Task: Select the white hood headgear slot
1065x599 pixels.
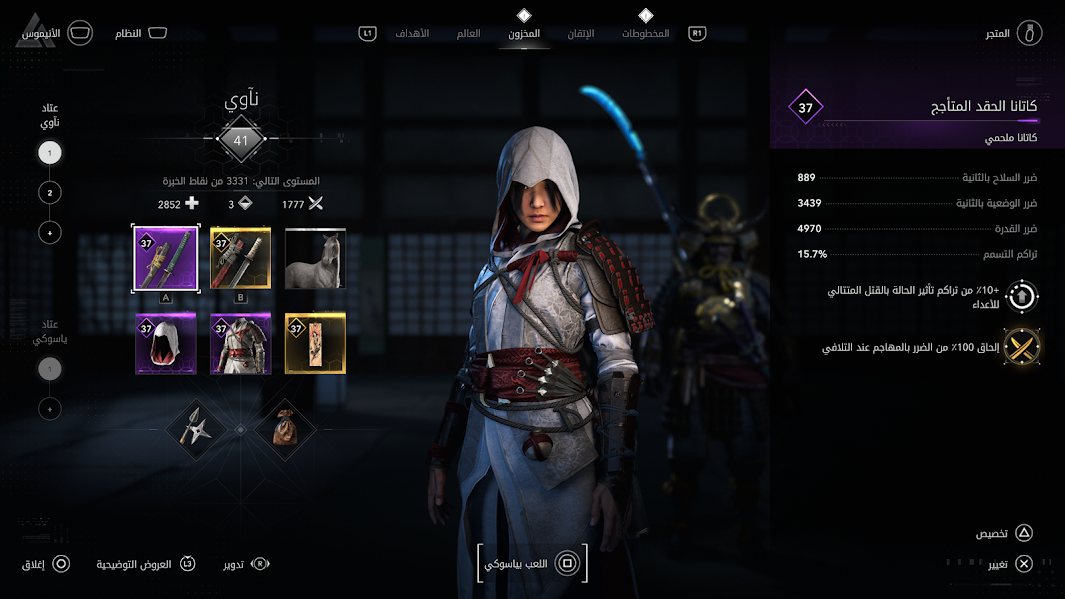Action: tap(166, 343)
